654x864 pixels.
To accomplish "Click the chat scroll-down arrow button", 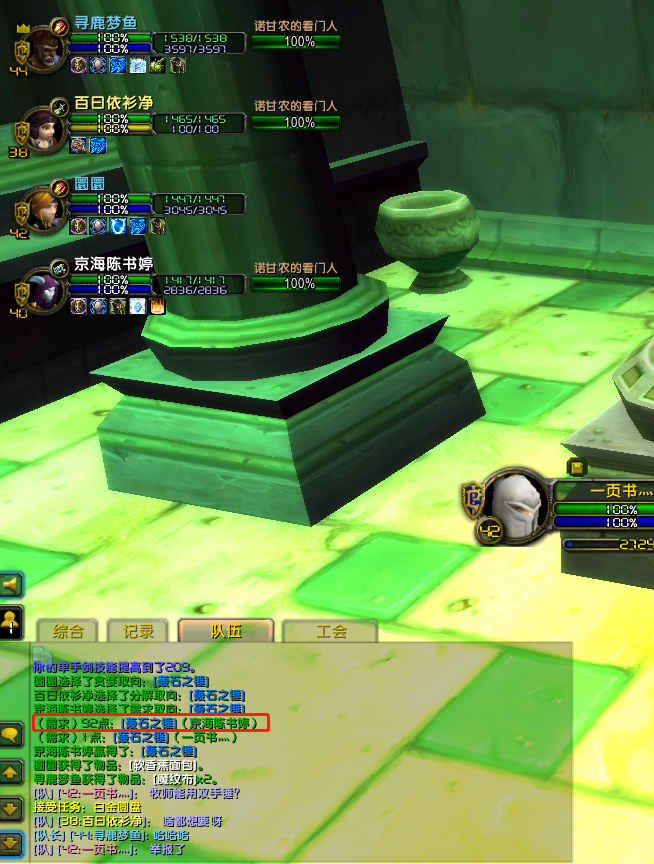I will click(12, 807).
